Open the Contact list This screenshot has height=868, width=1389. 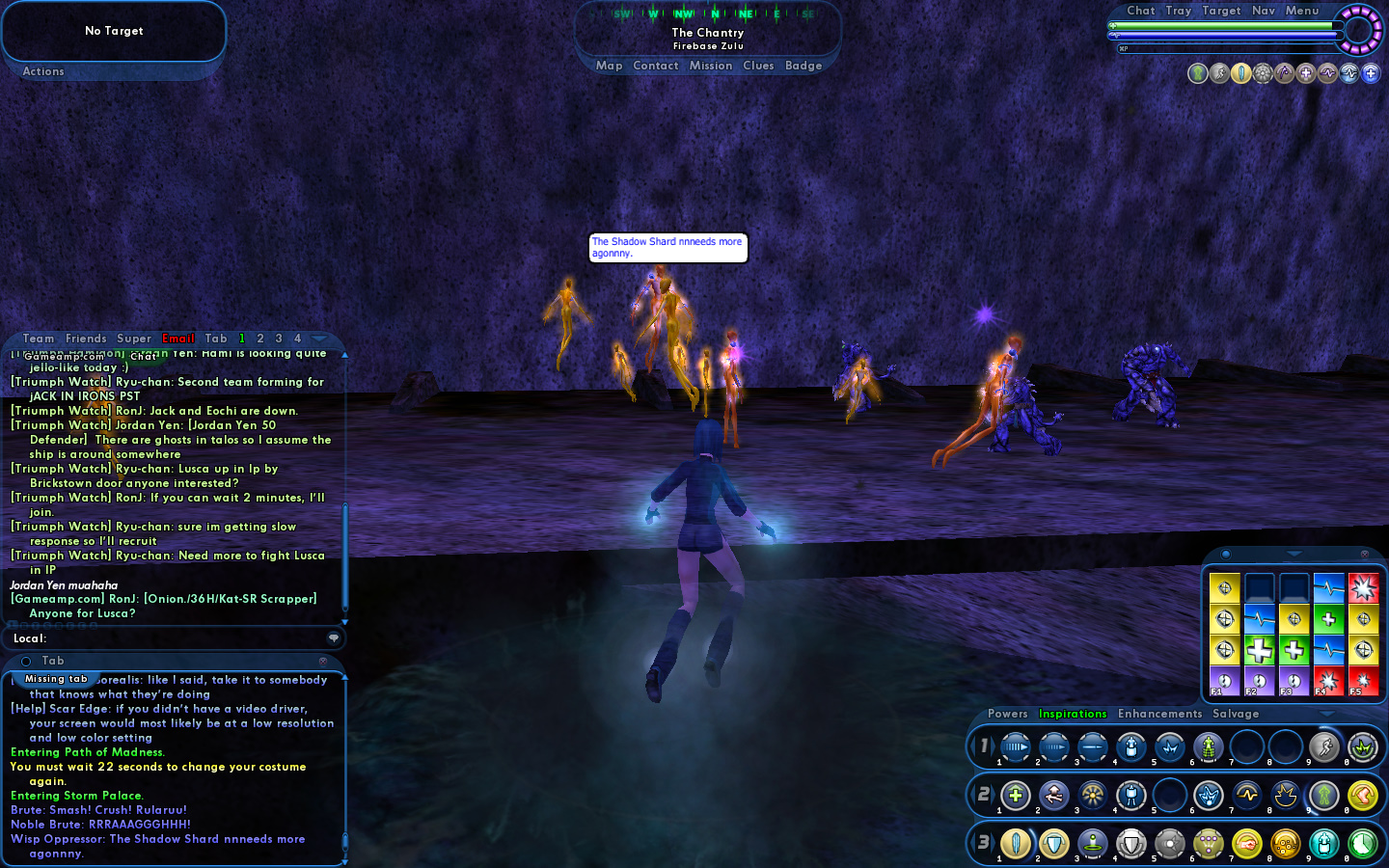pos(656,66)
